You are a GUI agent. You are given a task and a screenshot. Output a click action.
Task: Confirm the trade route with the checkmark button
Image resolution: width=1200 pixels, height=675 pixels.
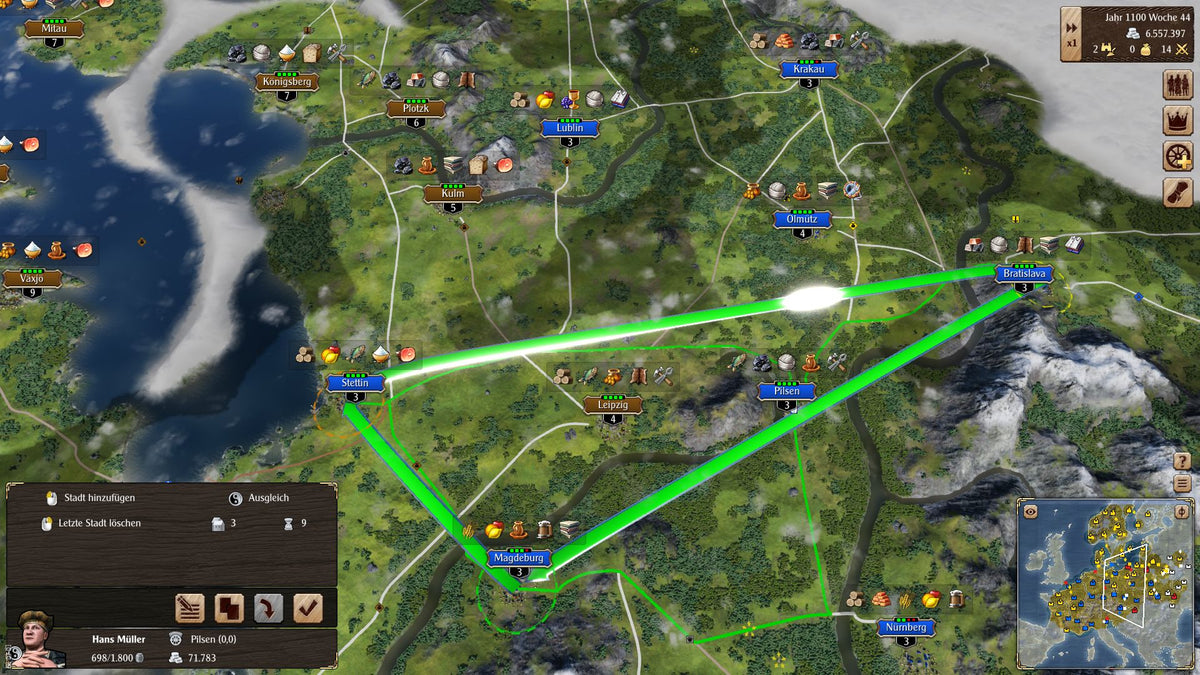308,607
